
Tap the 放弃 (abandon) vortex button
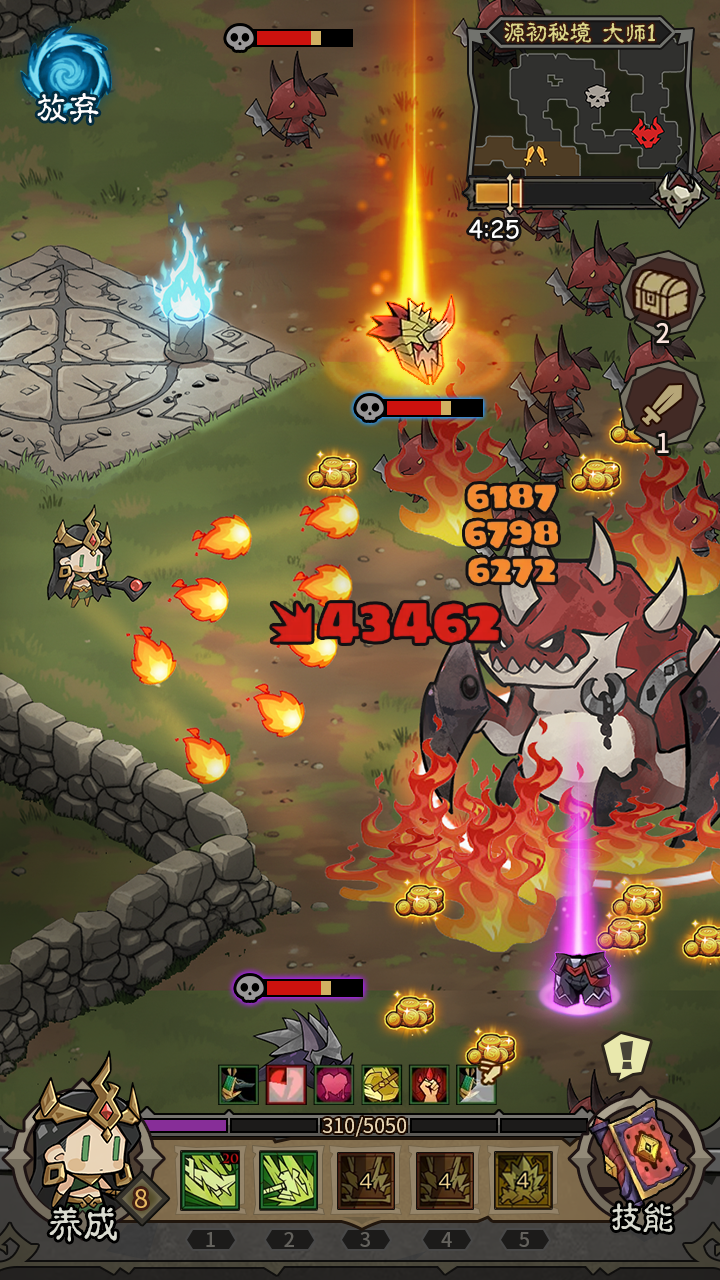coord(67,74)
